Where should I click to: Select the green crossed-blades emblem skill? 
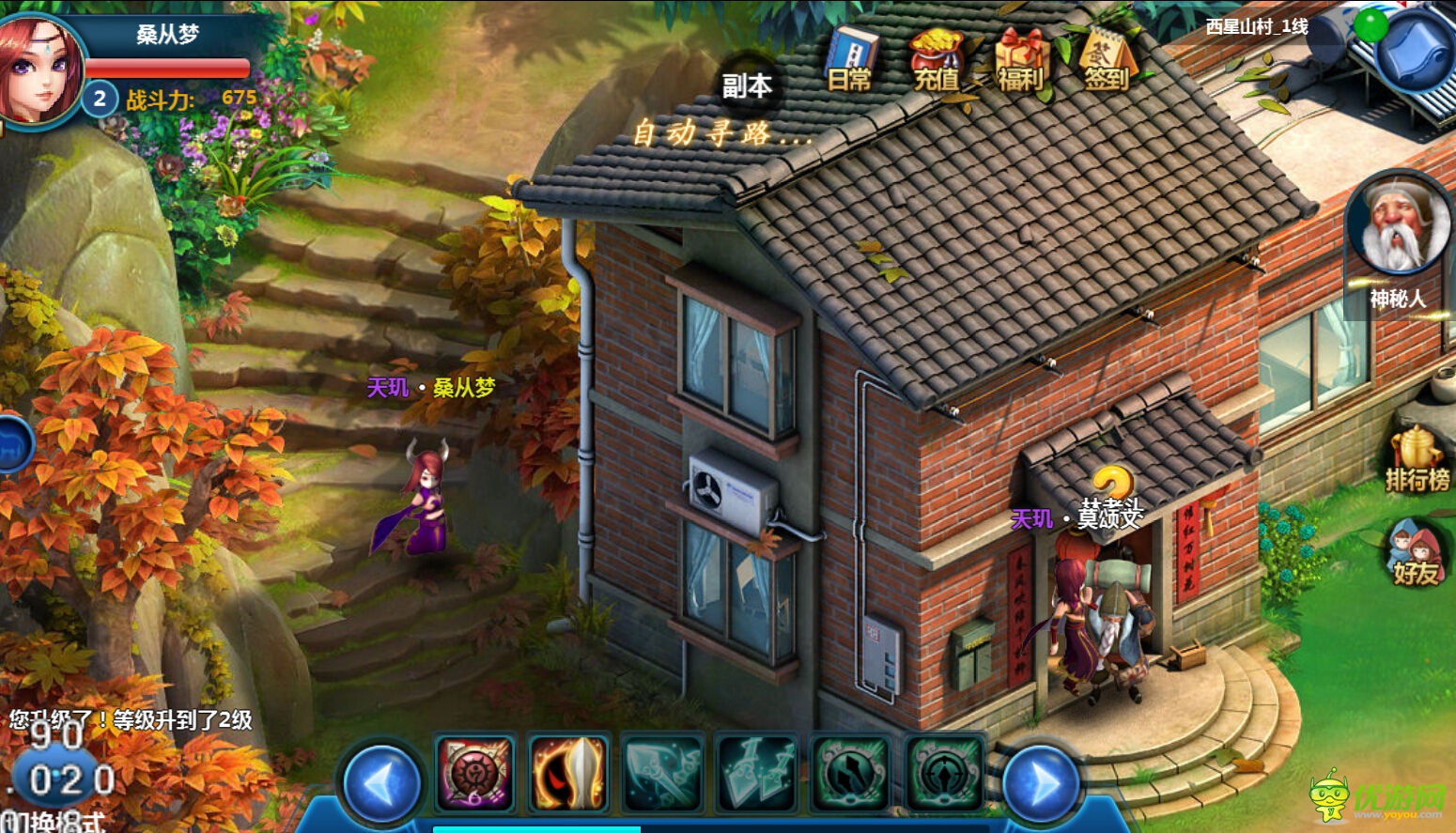pos(851,774)
